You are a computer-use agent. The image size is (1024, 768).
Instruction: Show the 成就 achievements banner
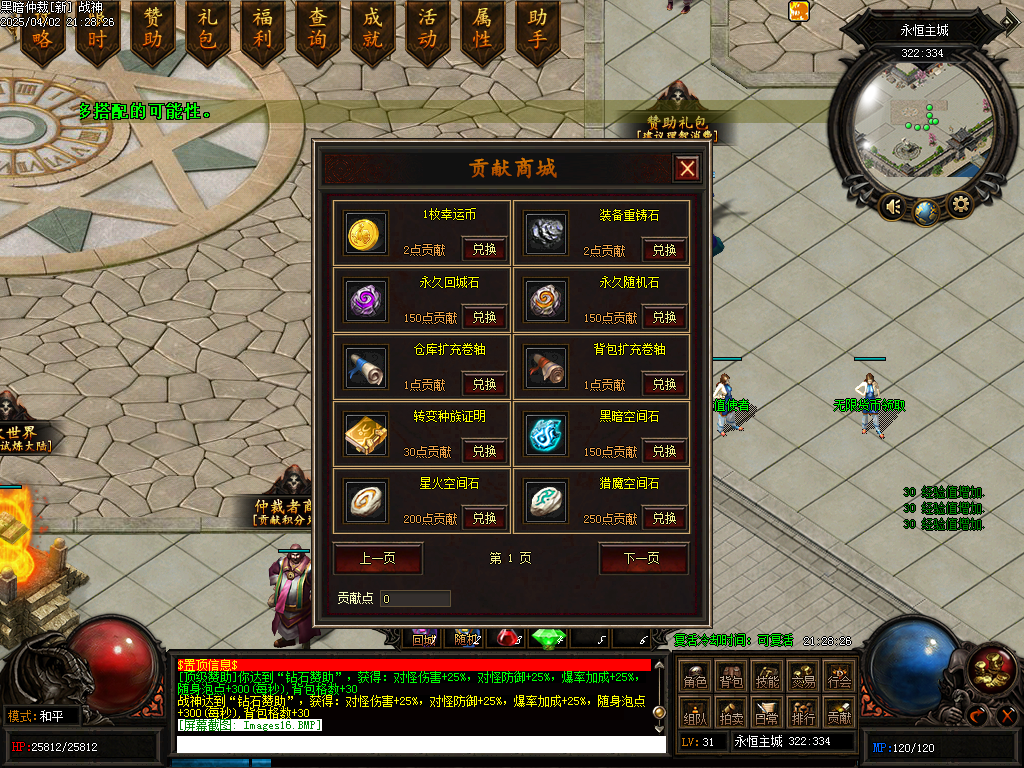(x=373, y=30)
